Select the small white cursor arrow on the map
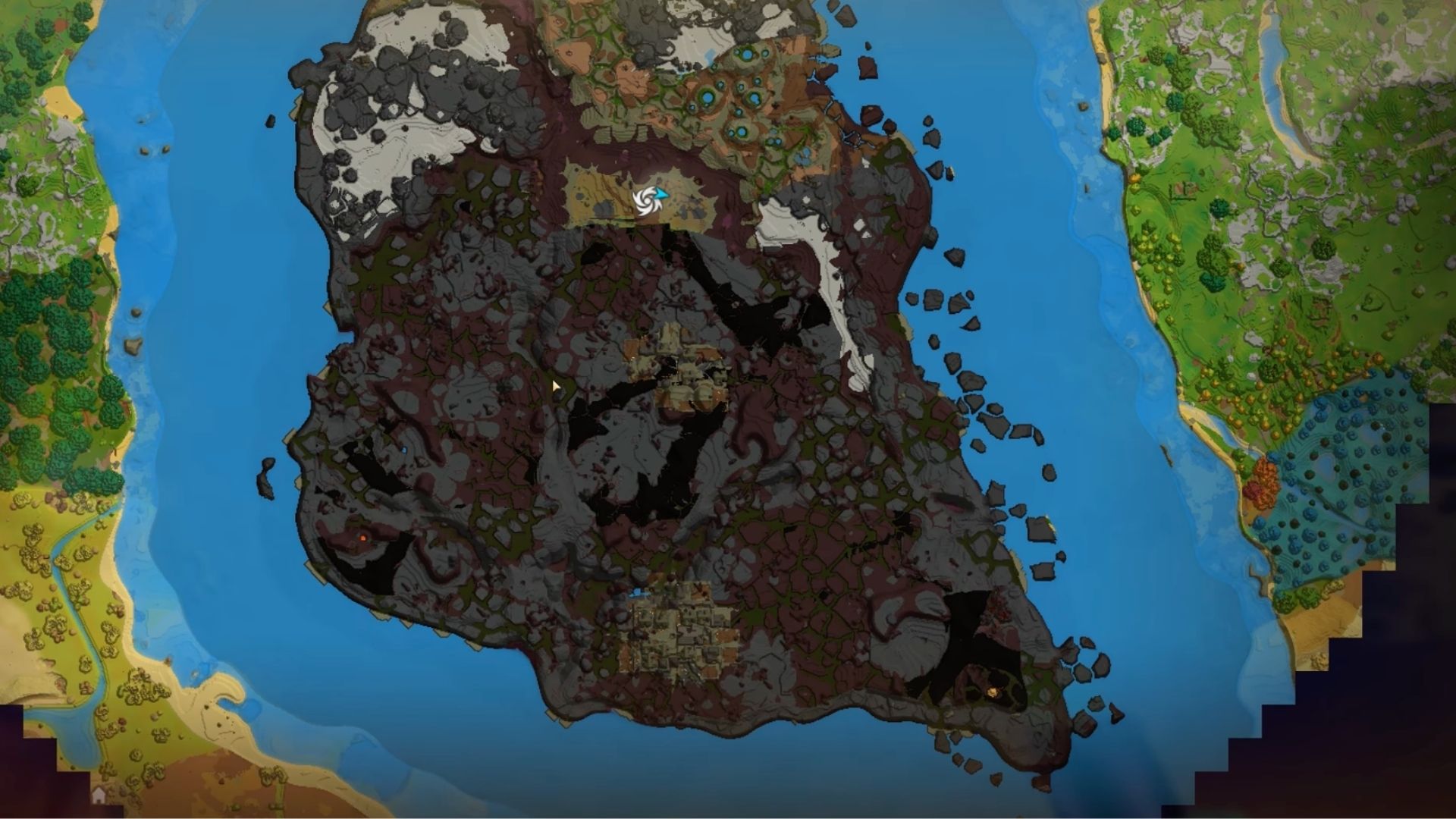 pos(556,386)
